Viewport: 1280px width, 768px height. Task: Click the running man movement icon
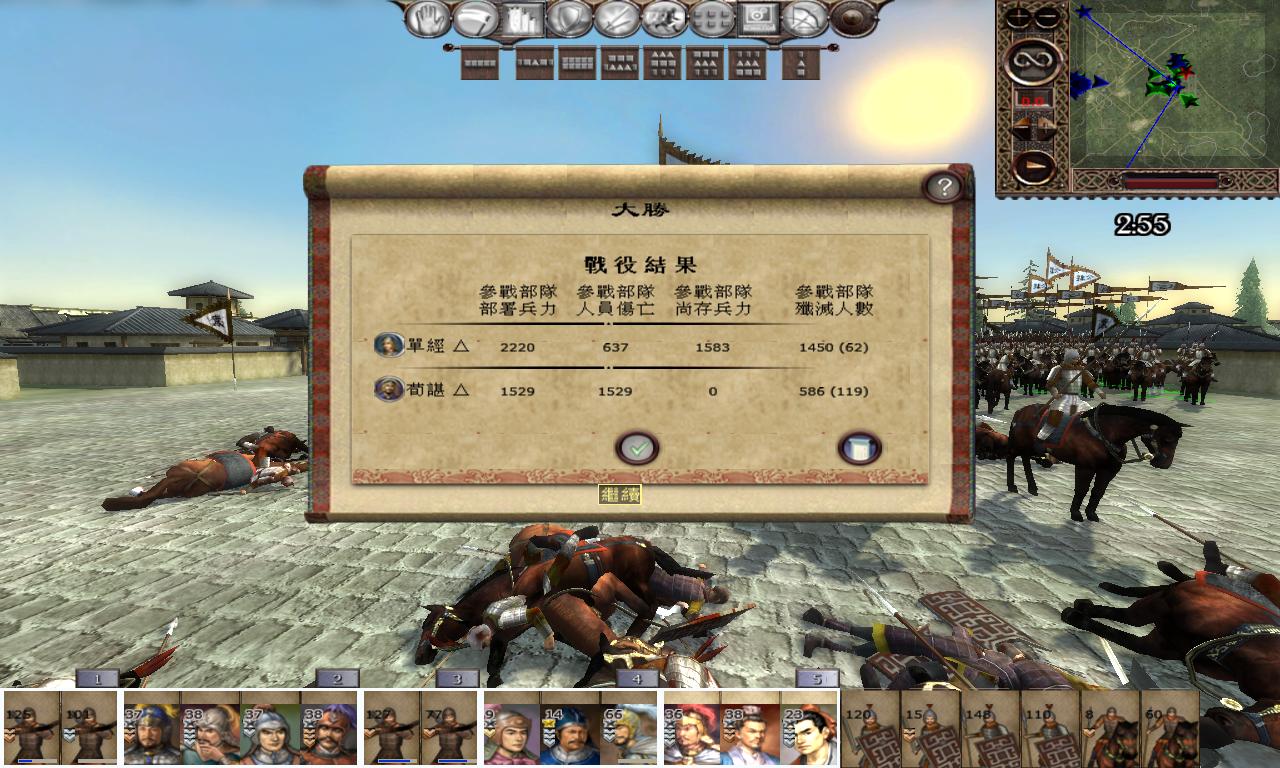[665, 17]
